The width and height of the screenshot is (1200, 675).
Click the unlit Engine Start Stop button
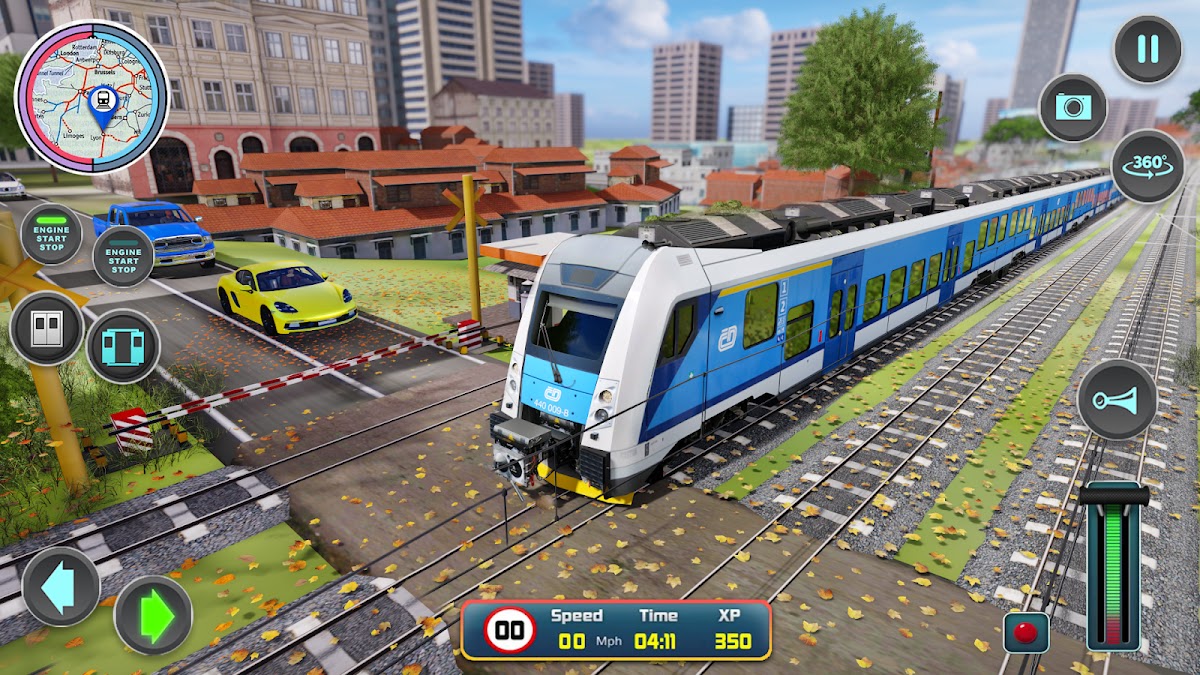123,257
